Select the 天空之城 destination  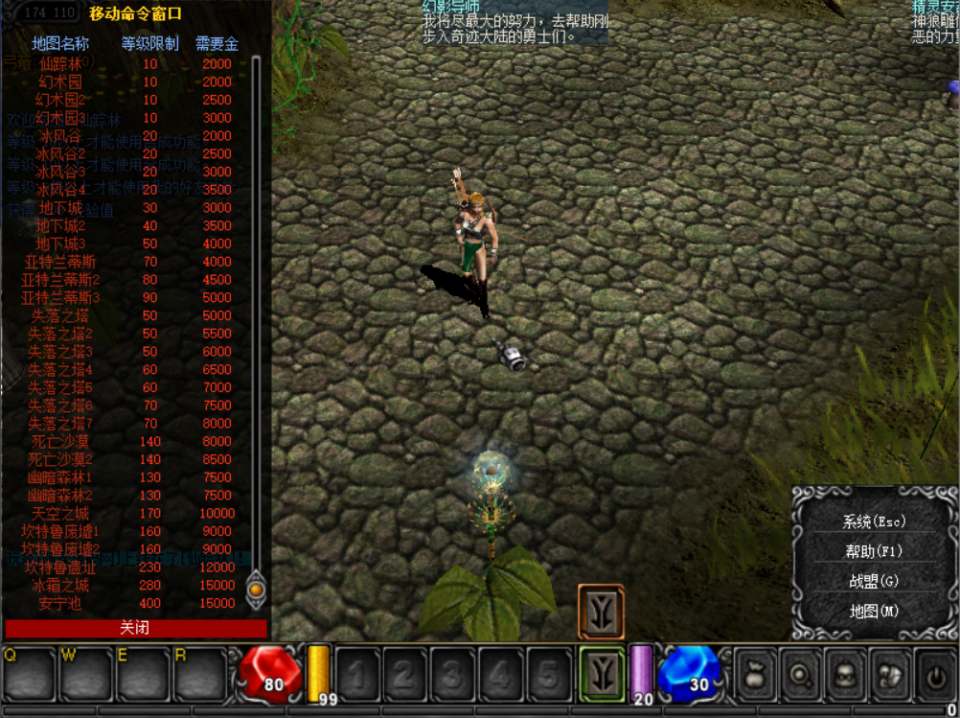[x=60, y=513]
